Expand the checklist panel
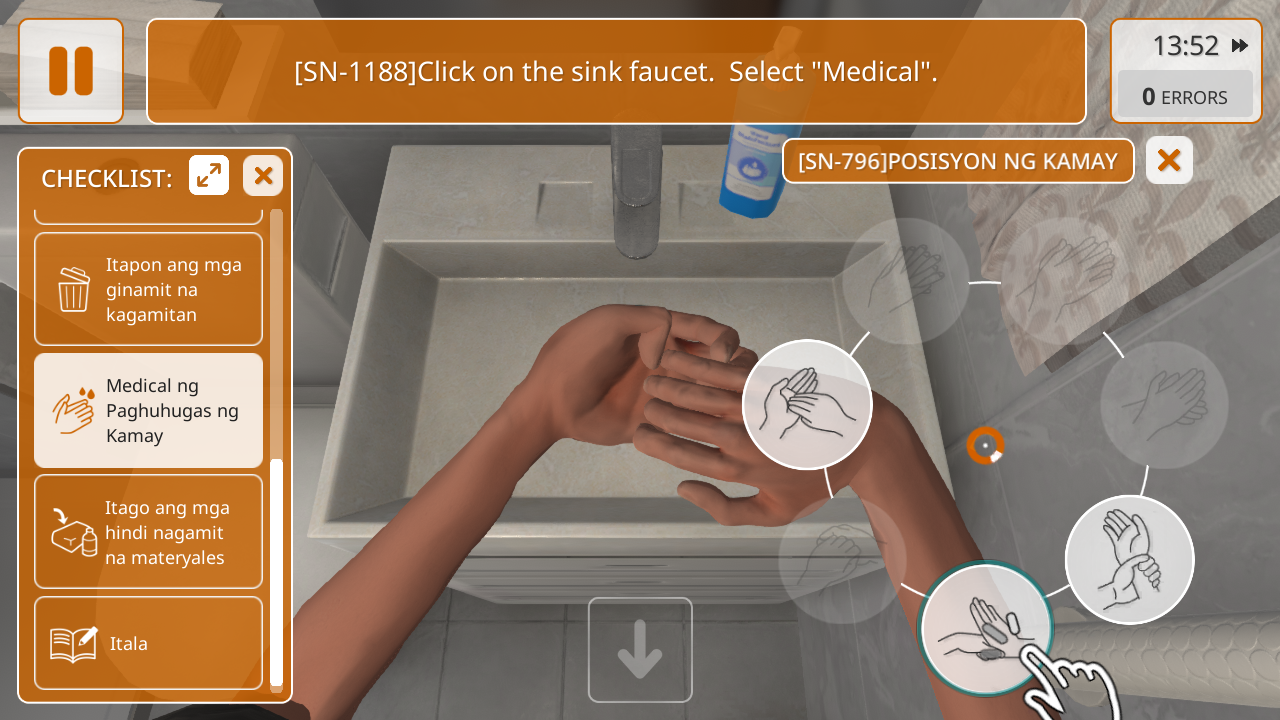 coord(209,176)
